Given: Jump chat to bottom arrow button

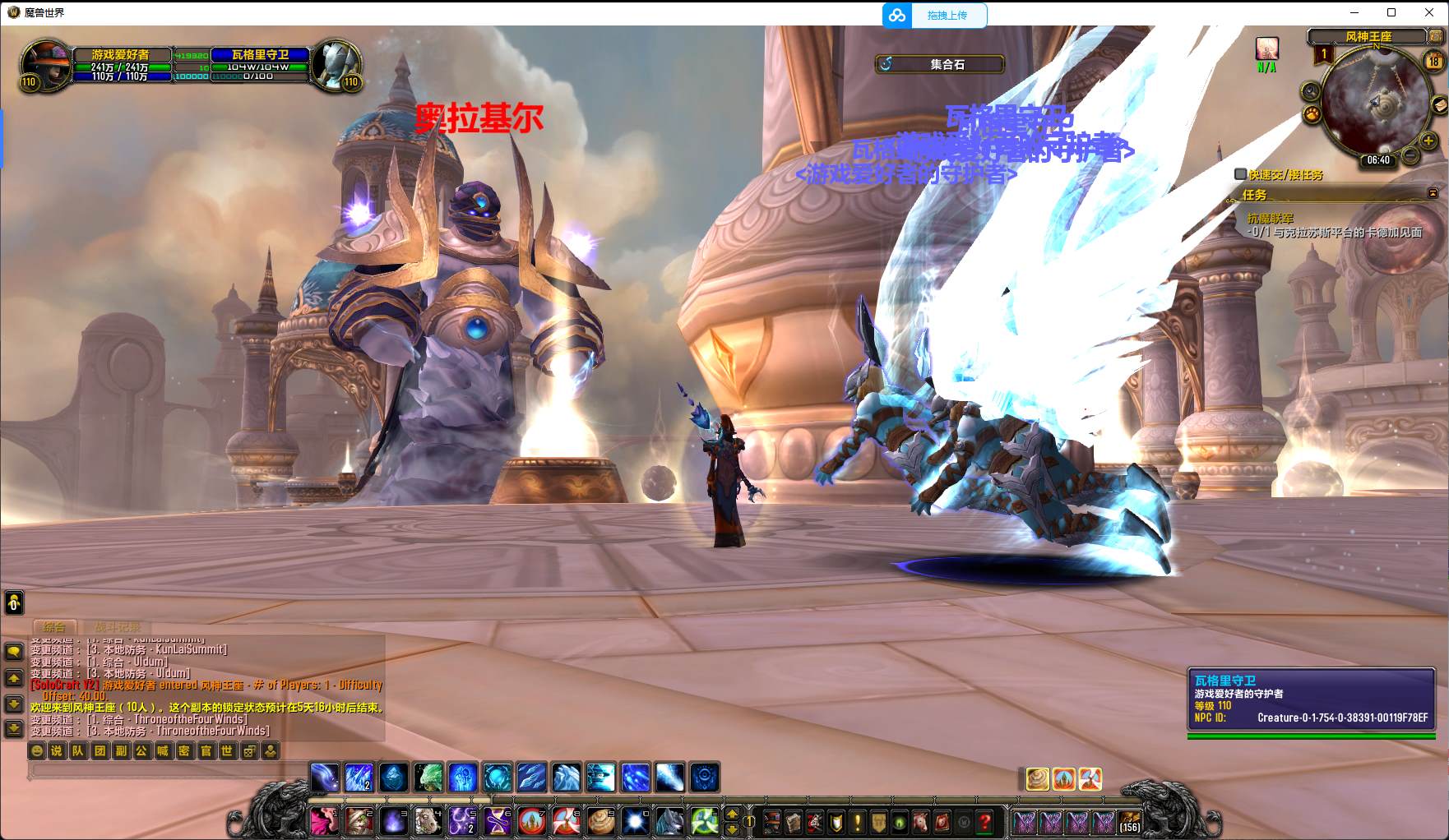Looking at the screenshot, I should 14,728.
